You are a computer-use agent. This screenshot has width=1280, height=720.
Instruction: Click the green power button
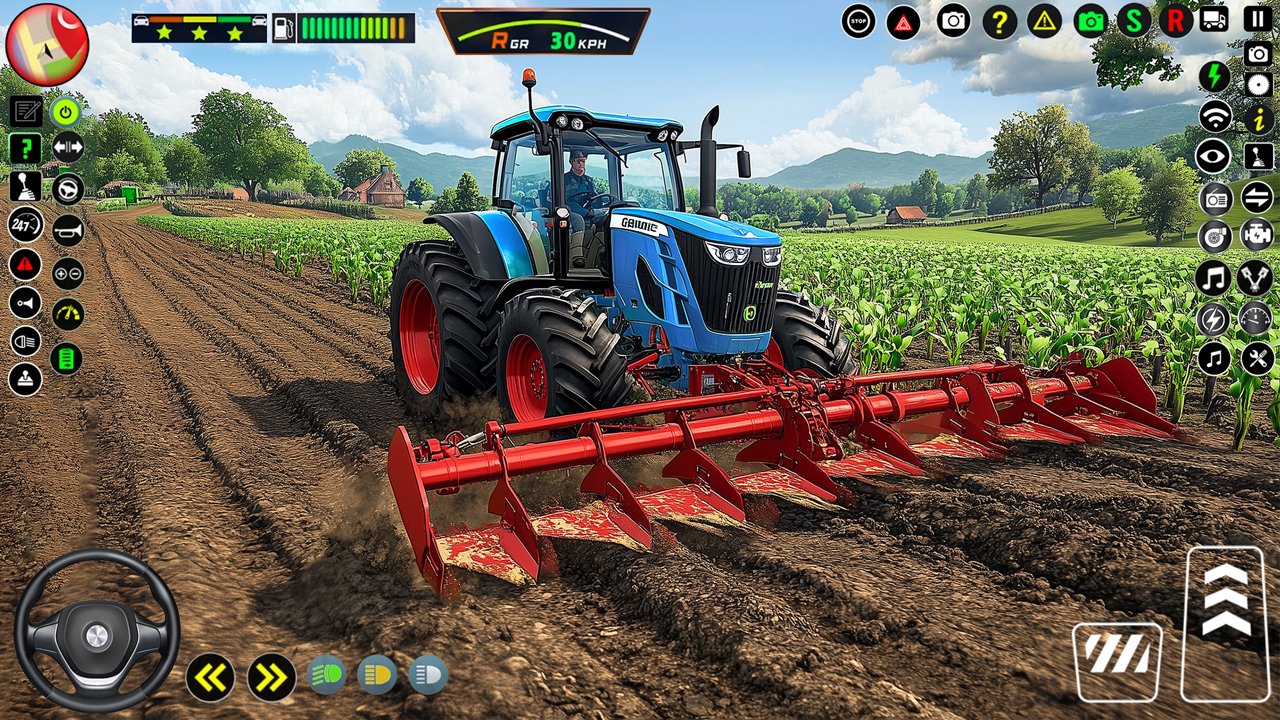coord(64,112)
